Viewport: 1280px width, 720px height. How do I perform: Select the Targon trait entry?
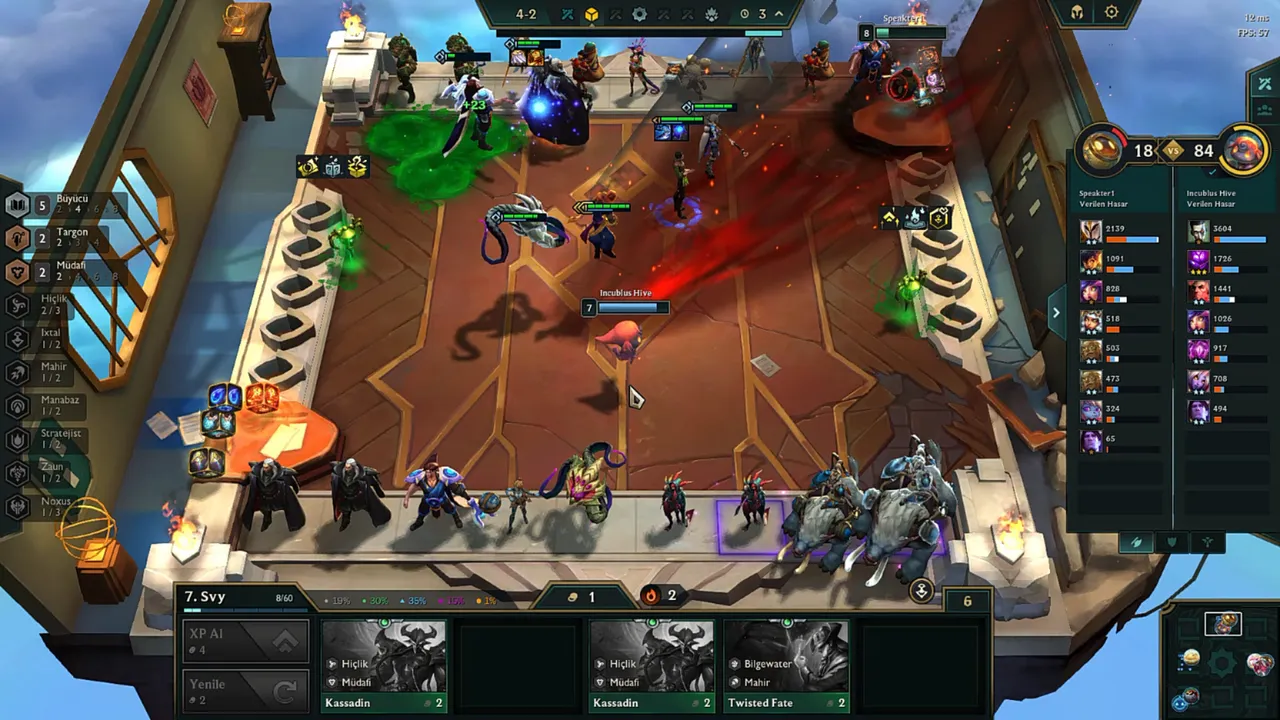pyautogui.click(x=60, y=239)
